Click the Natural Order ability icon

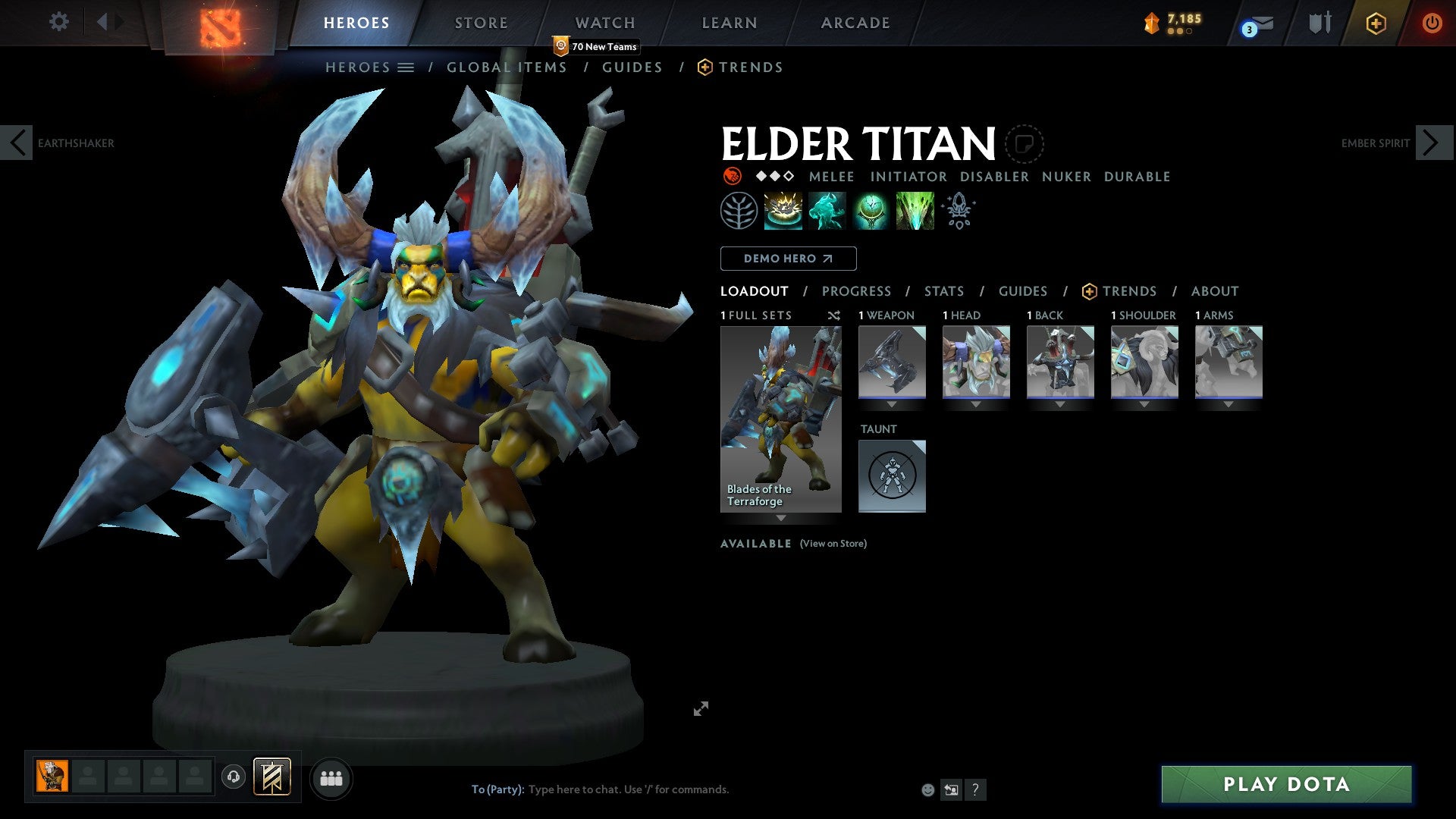(x=871, y=210)
